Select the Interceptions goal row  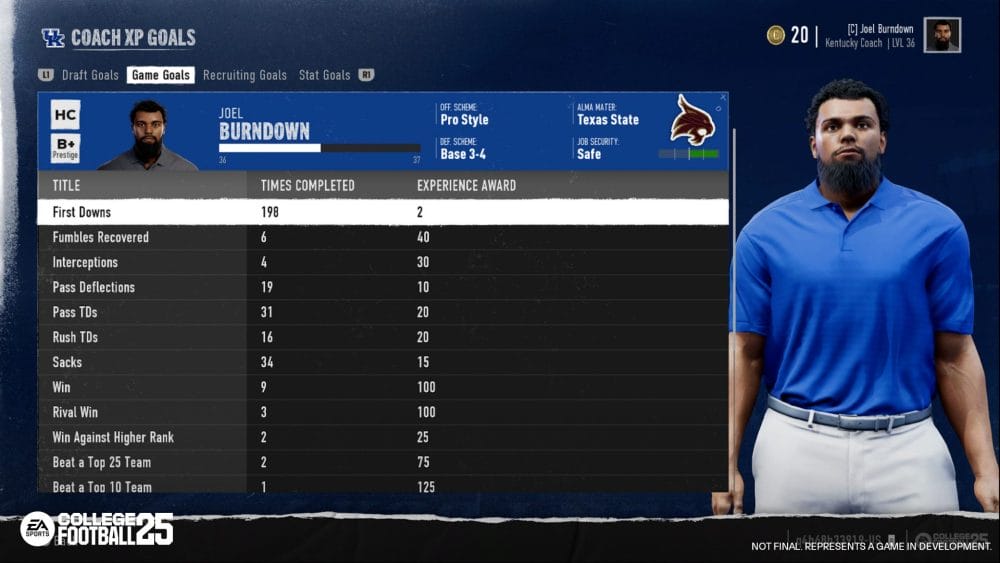tap(382, 262)
